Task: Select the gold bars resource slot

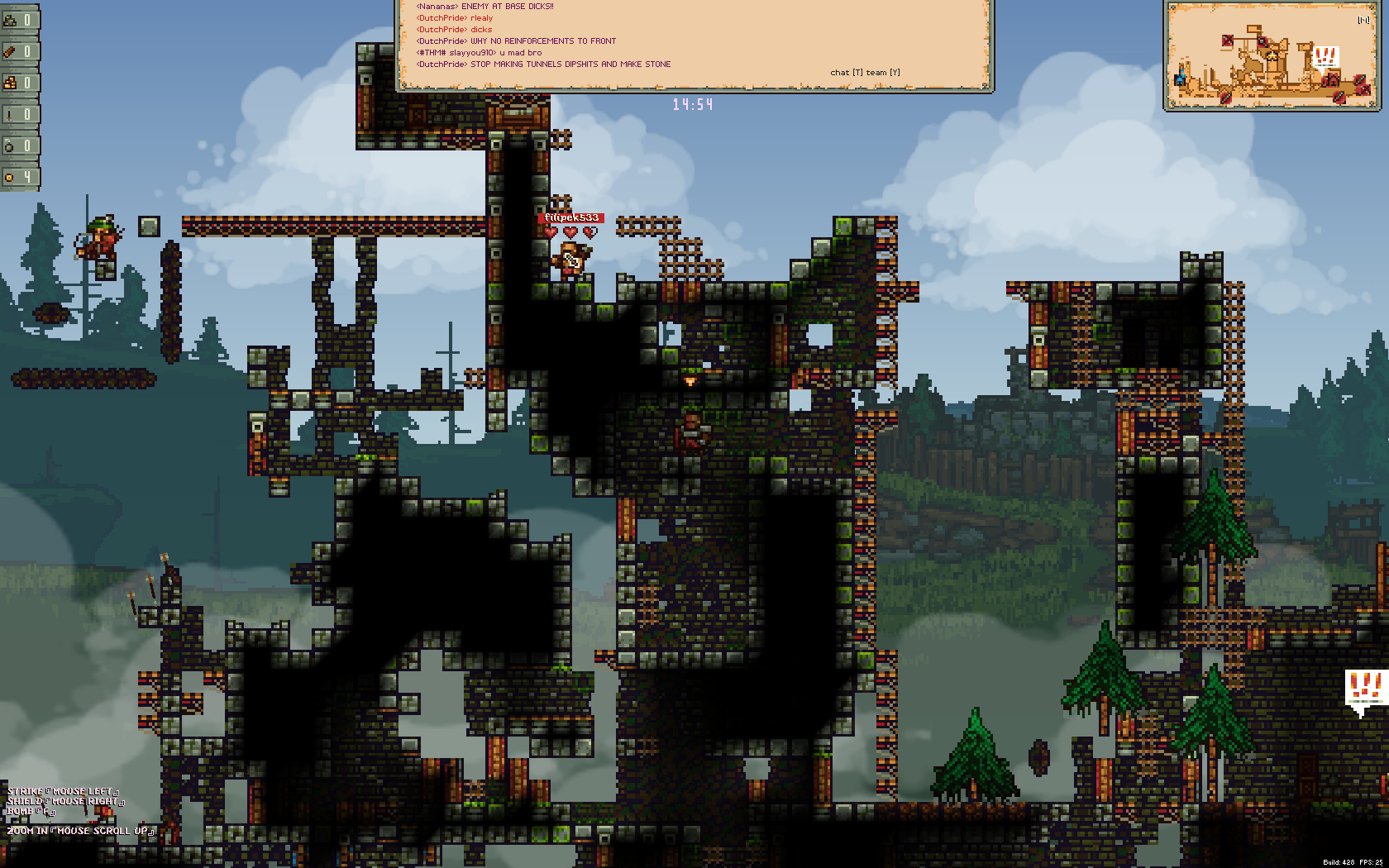Action: 18,83
